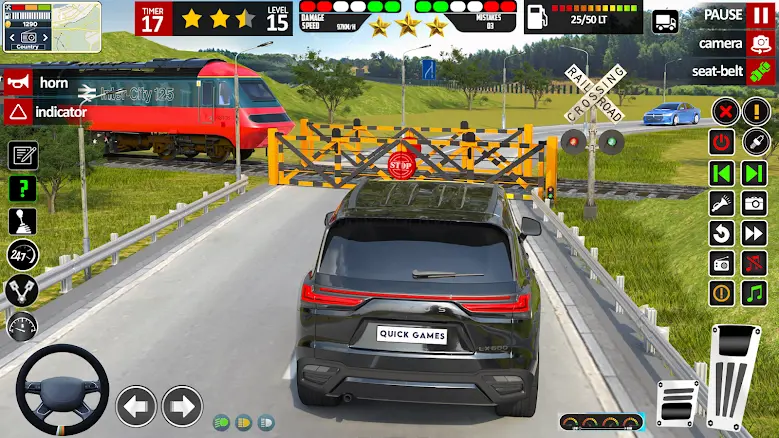The height and width of the screenshot is (438, 779).
Task: Turn on the radio icon
Action: [x=722, y=263]
